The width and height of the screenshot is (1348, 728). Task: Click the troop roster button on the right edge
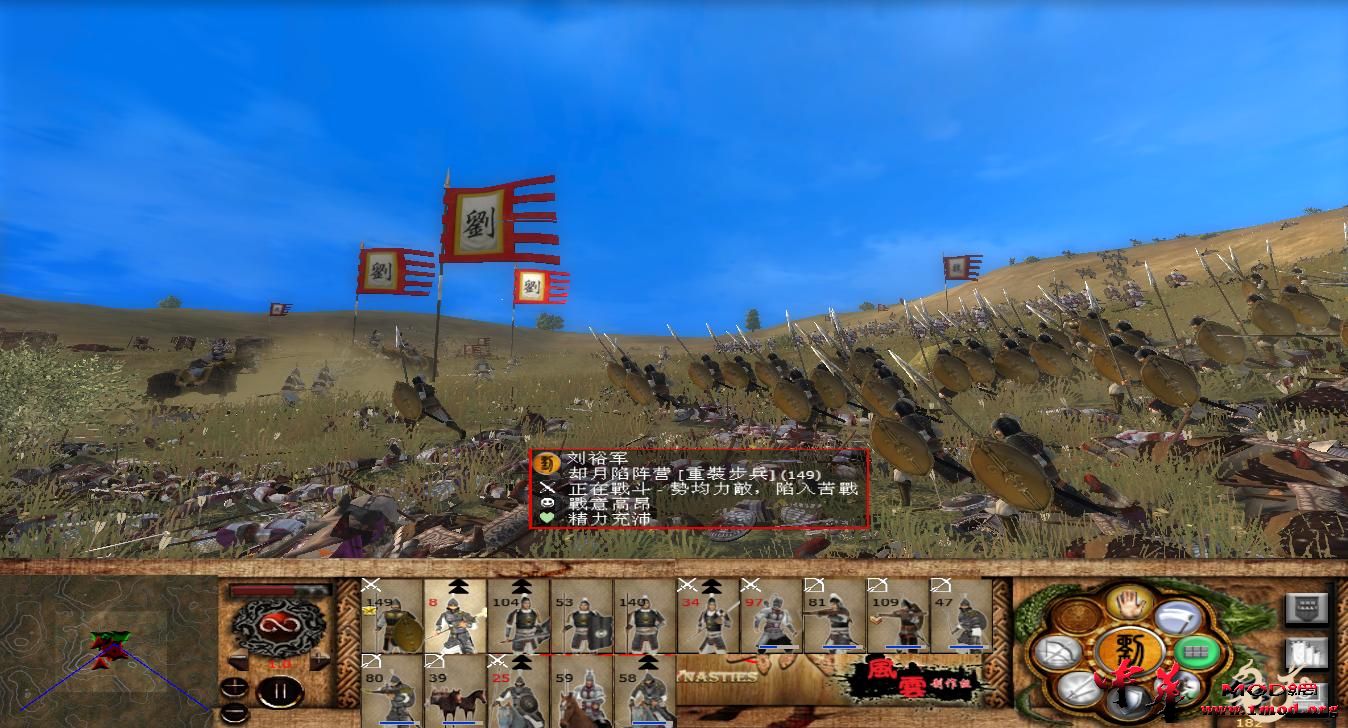pyautogui.click(x=1307, y=651)
